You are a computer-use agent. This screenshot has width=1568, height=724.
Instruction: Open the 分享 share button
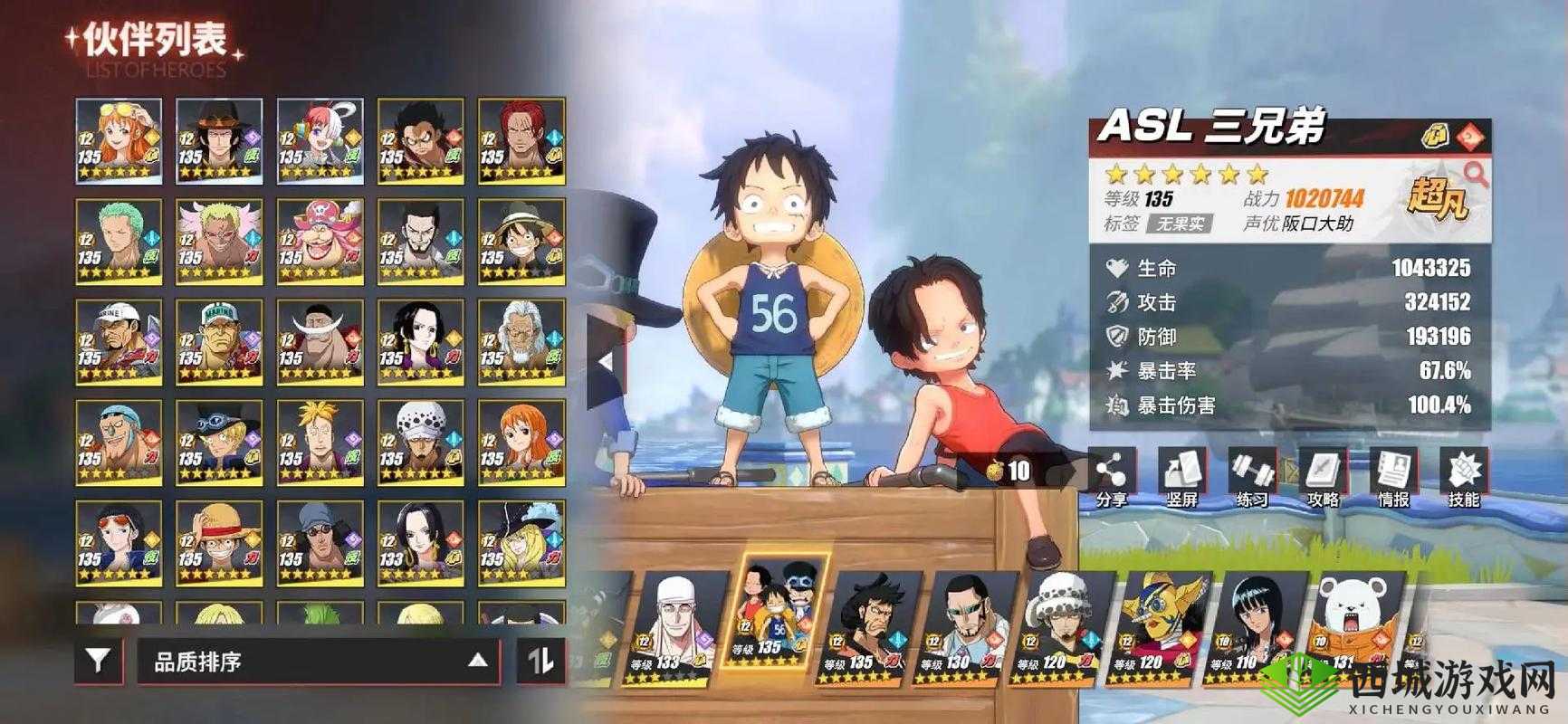tap(1110, 476)
